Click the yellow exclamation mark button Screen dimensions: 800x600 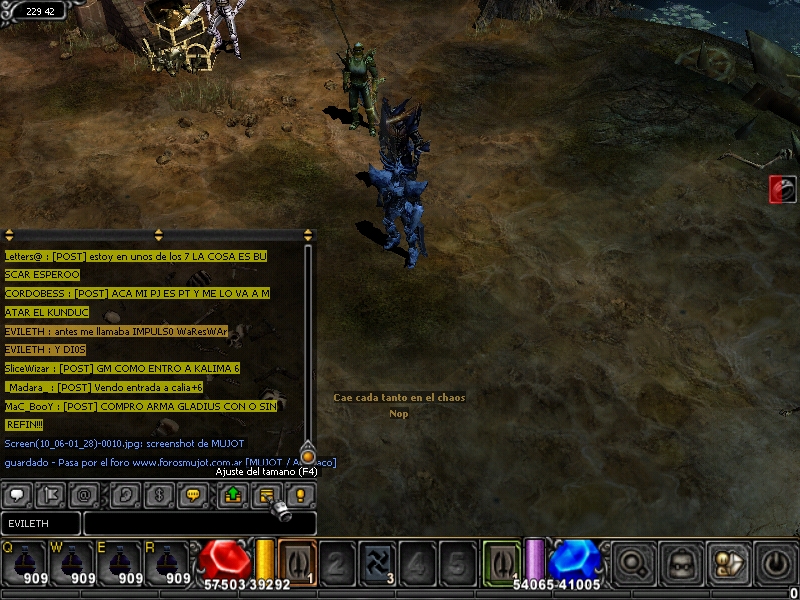pyautogui.click(x=300, y=495)
